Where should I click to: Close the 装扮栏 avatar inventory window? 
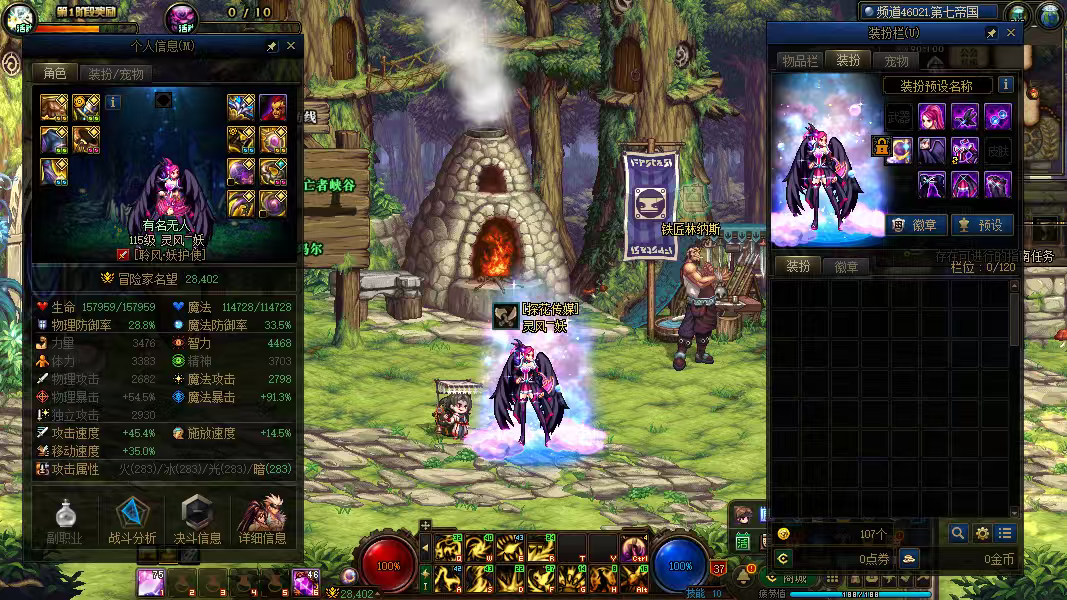coord(1011,33)
